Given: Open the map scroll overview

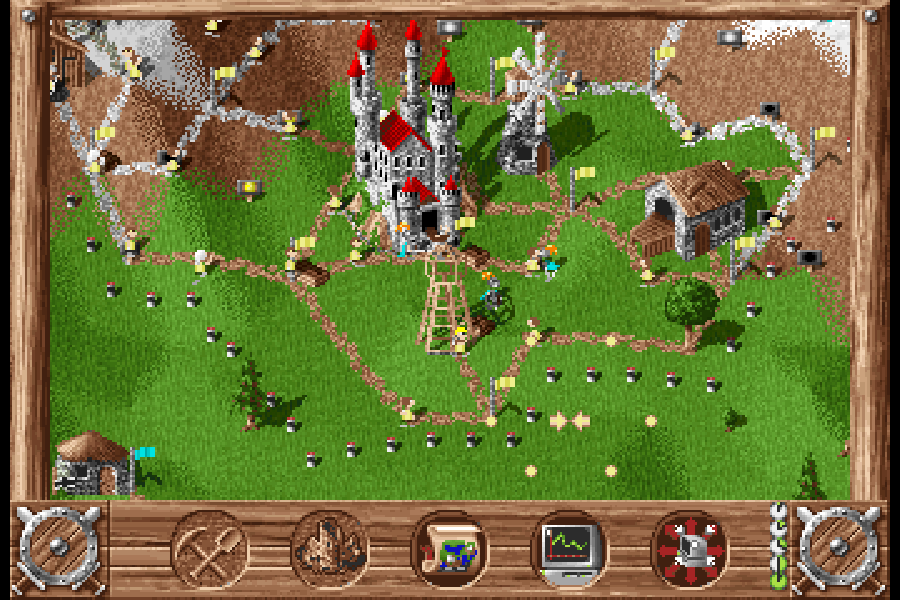Looking at the screenshot, I should click(x=450, y=548).
